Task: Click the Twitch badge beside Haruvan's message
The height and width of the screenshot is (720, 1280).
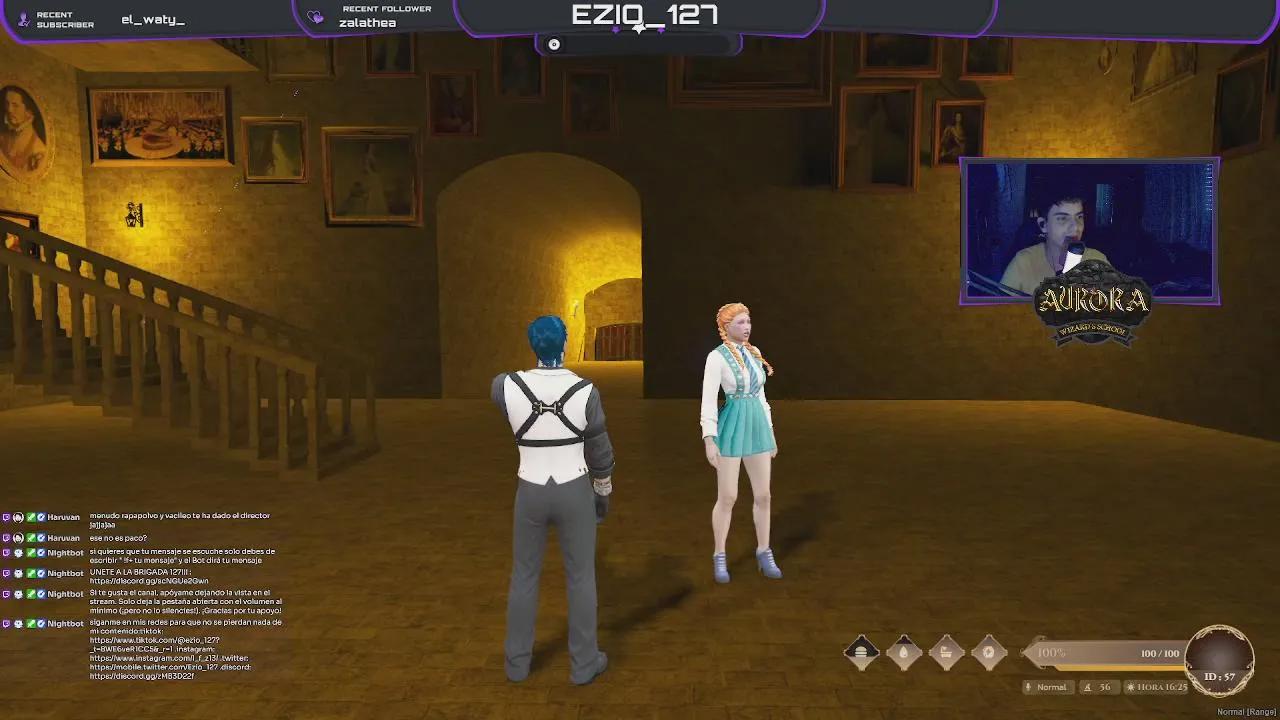Action: pos(6,517)
